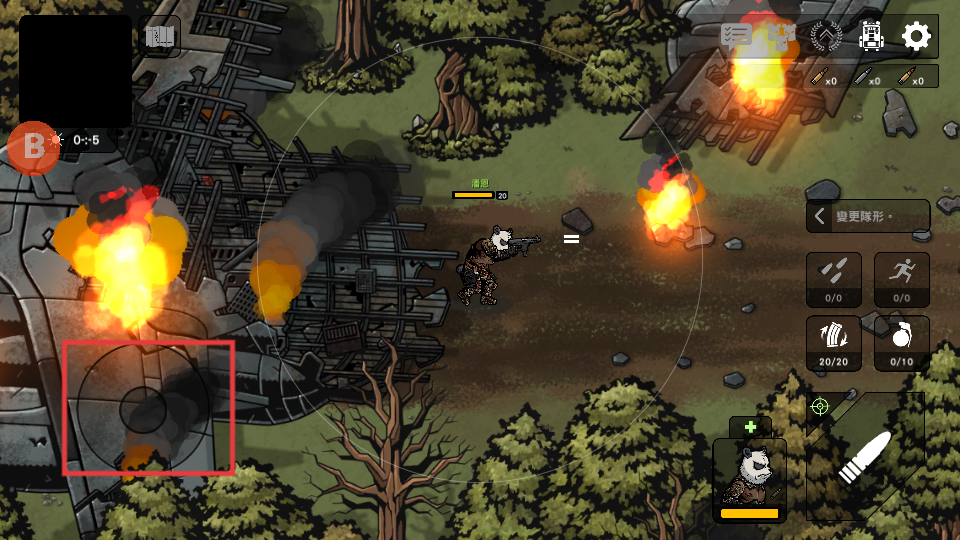Click the green plus heal button

click(x=750, y=427)
